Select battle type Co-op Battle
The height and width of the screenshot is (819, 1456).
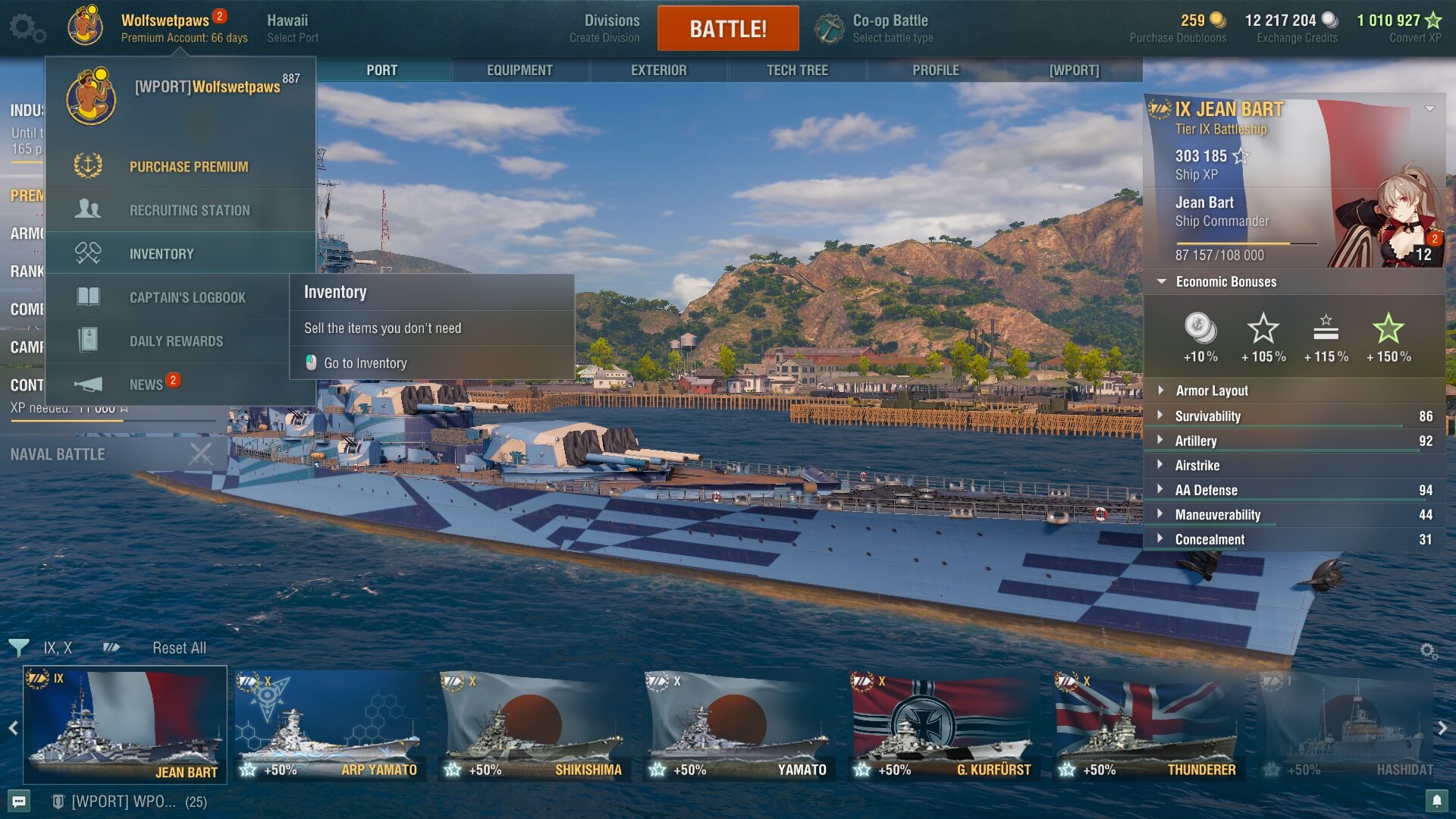point(890,28)
